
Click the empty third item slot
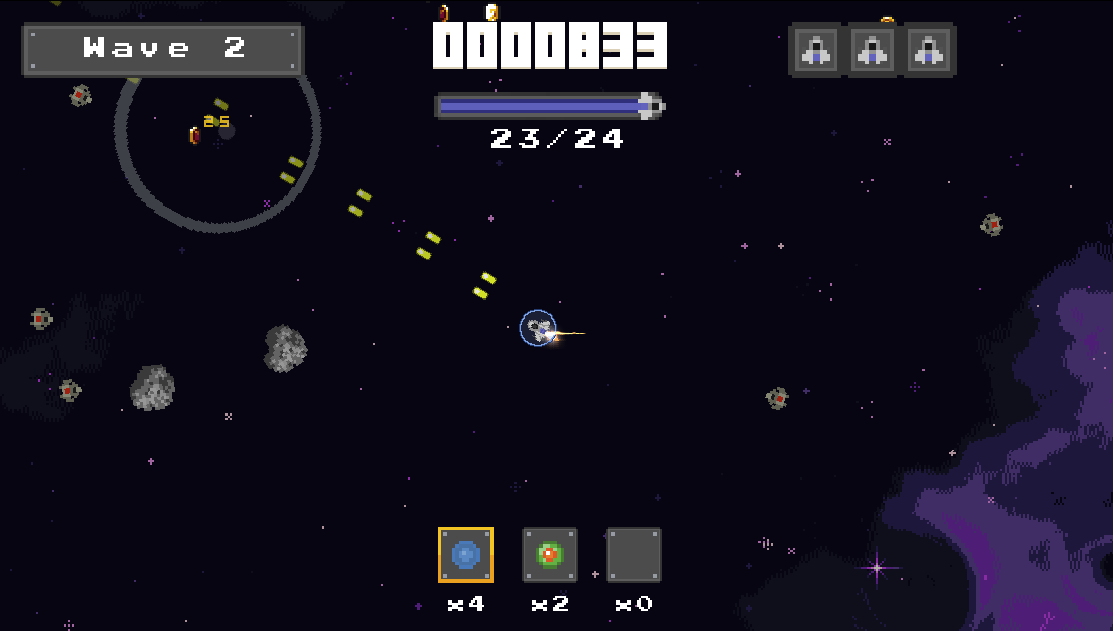click(x=634, y=555)
